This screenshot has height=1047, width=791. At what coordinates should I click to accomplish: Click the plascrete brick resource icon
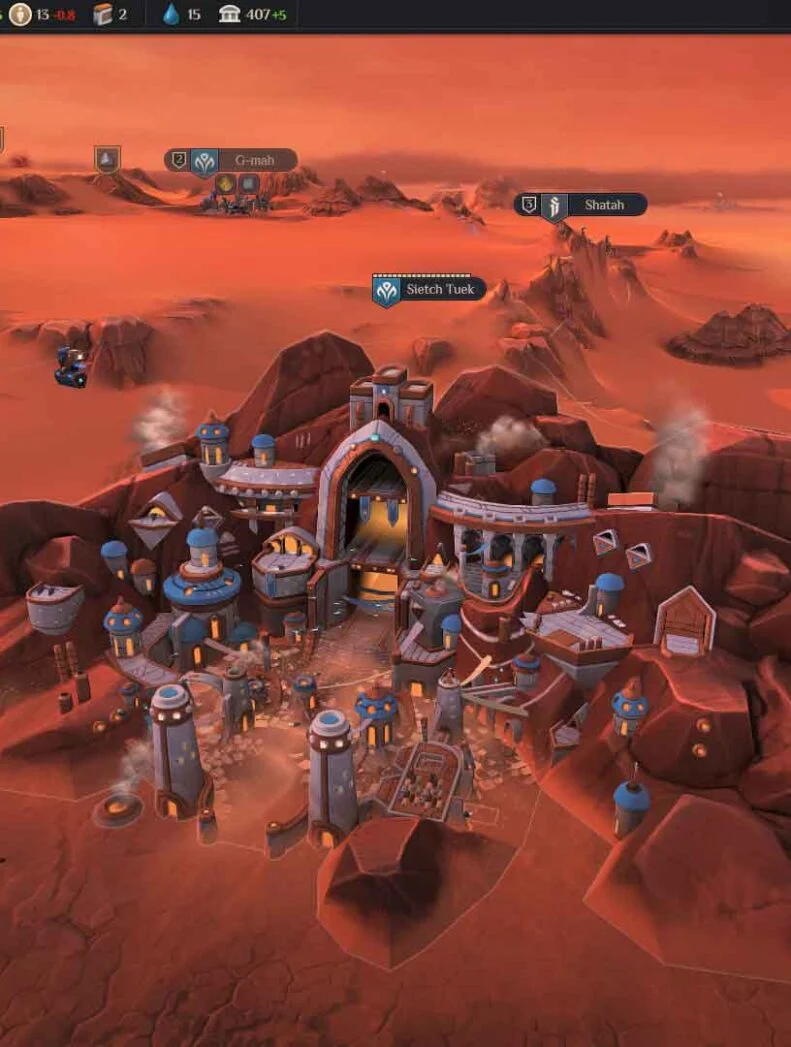[x=102, y=15]
